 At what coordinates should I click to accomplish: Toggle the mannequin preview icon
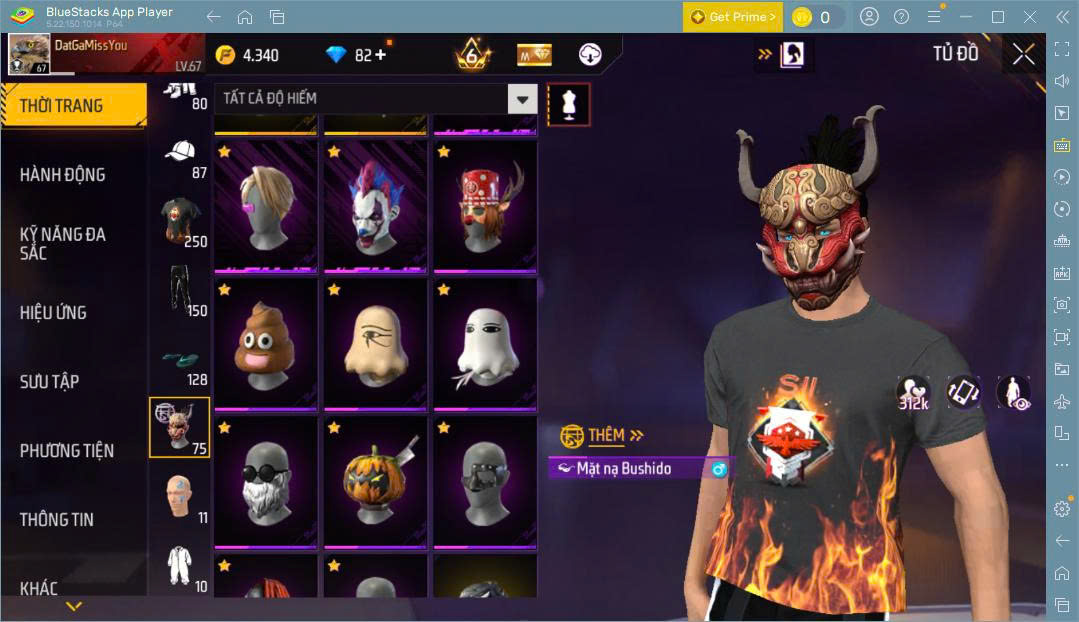[568, 104]
